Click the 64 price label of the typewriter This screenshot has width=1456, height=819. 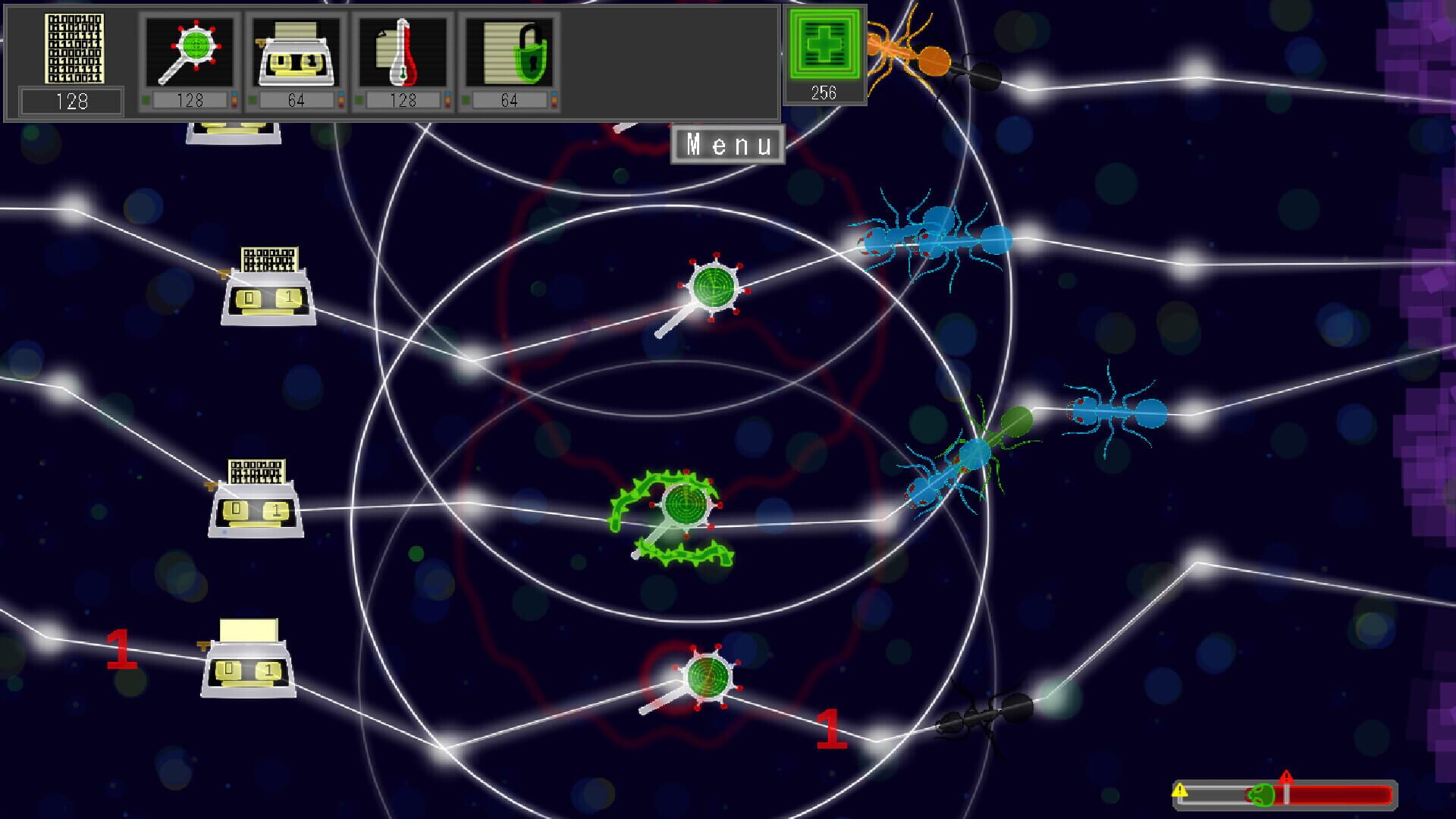point(298,99)
